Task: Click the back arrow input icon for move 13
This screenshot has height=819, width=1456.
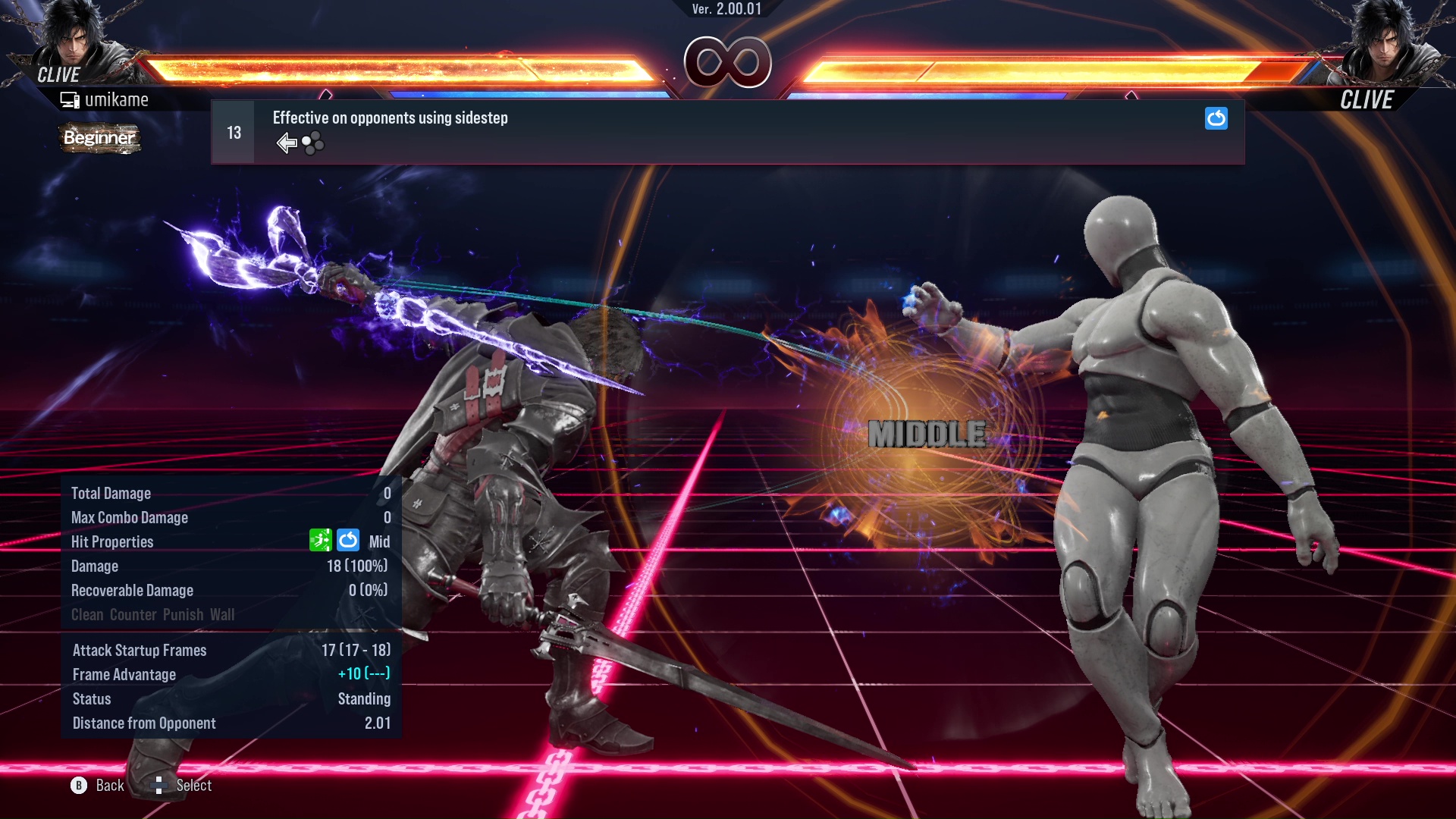Action: (x=286, y=143)
